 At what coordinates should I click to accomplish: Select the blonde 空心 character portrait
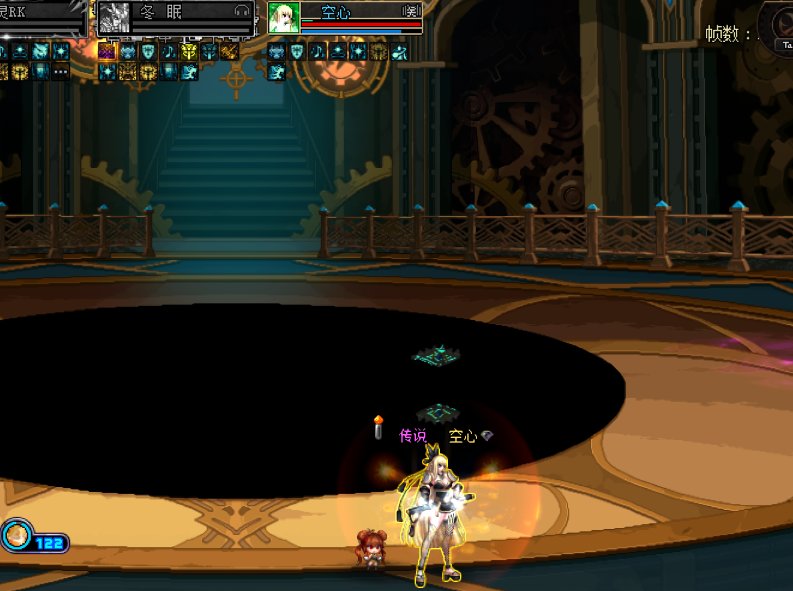coord(284,17)
